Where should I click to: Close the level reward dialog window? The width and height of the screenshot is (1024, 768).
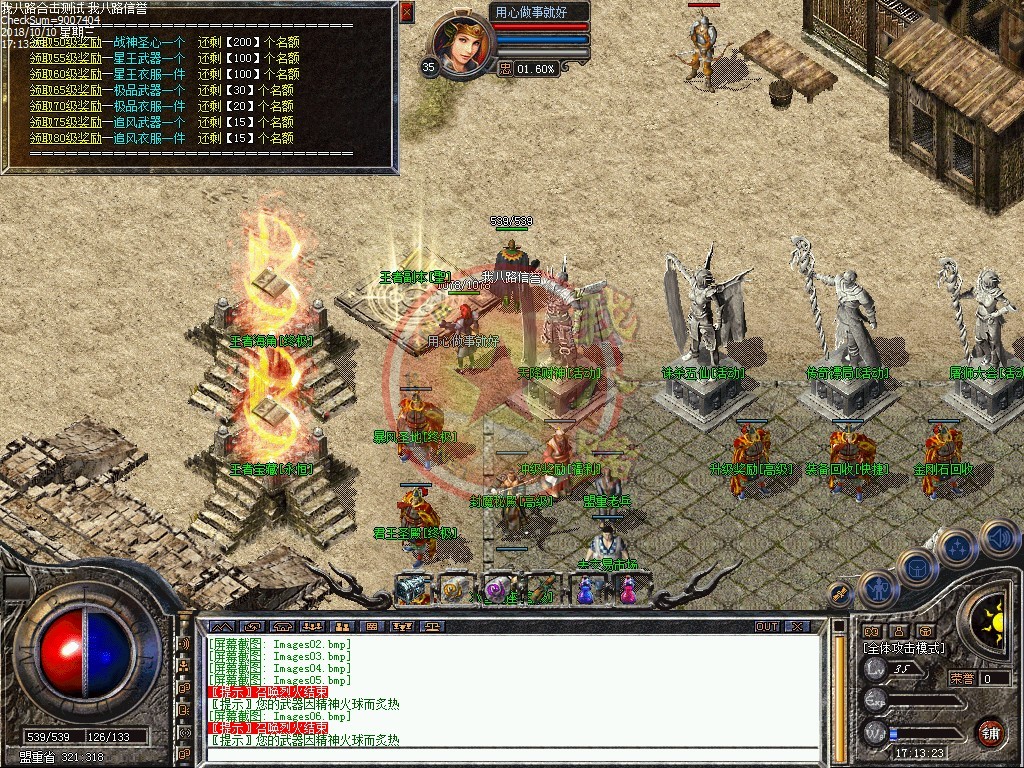(x=406, y=12)
